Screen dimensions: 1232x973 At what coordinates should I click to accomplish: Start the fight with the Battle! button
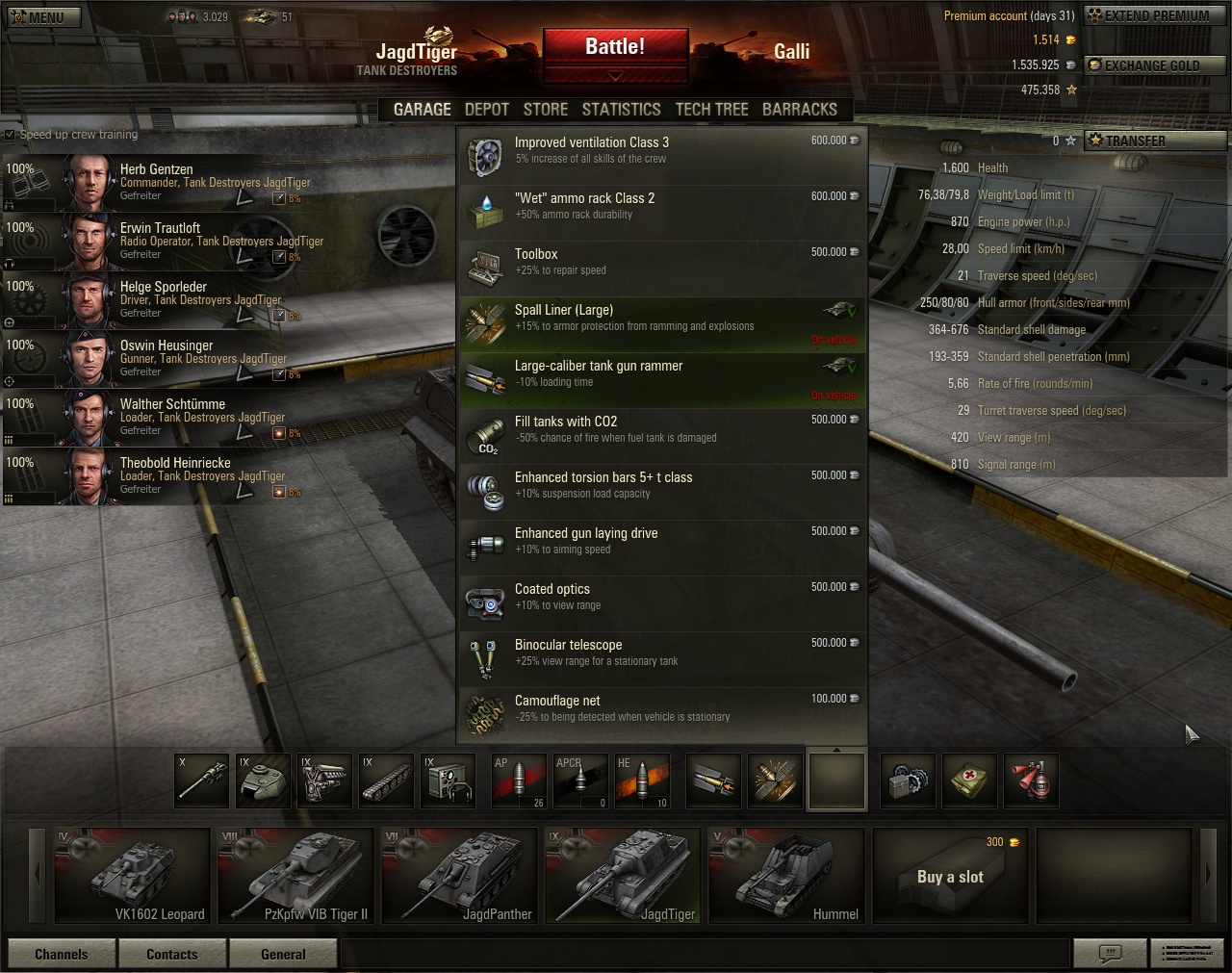click(x=615, y=48)
